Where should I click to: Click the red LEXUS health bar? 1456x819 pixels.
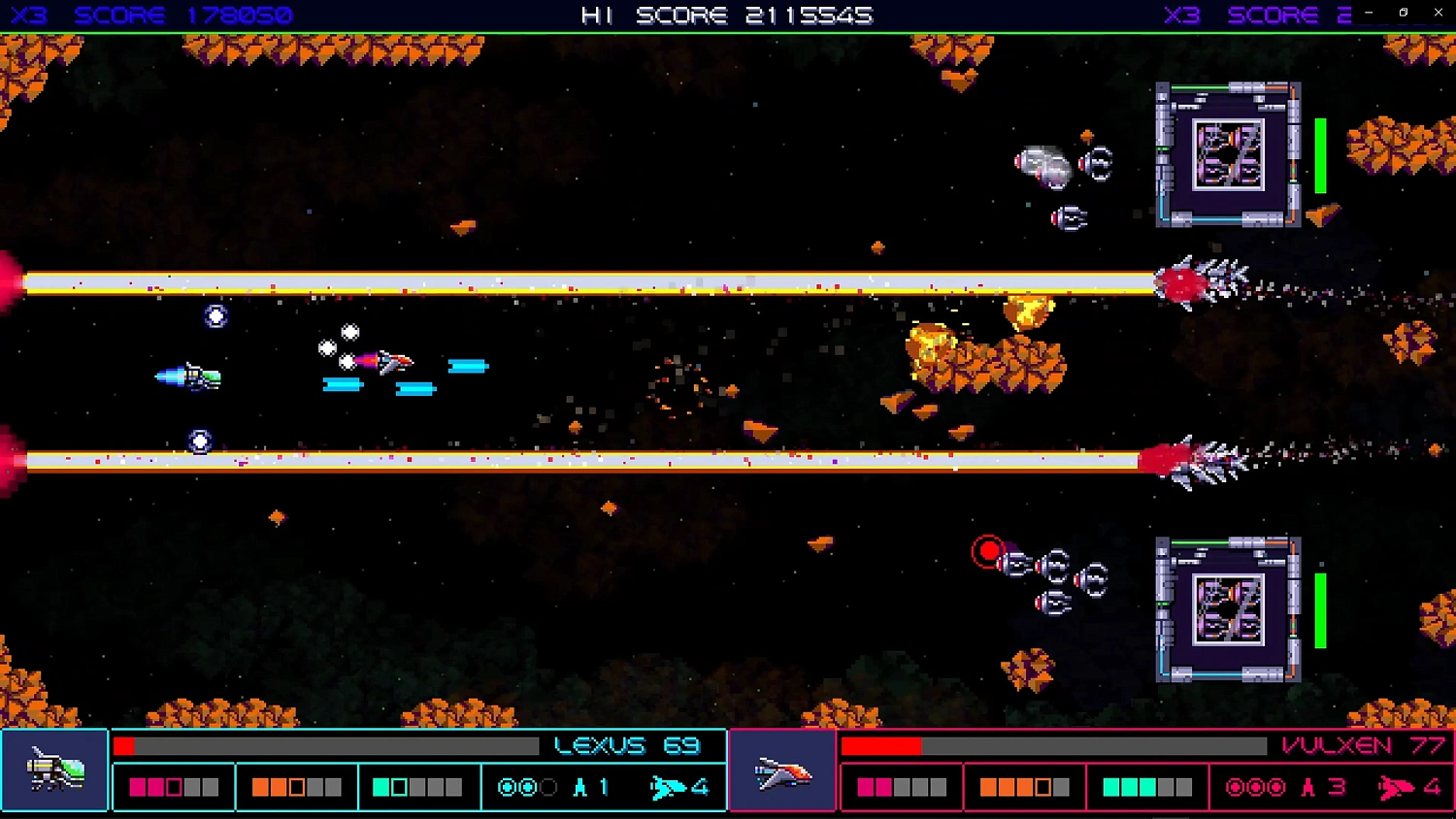coord(124,745)
